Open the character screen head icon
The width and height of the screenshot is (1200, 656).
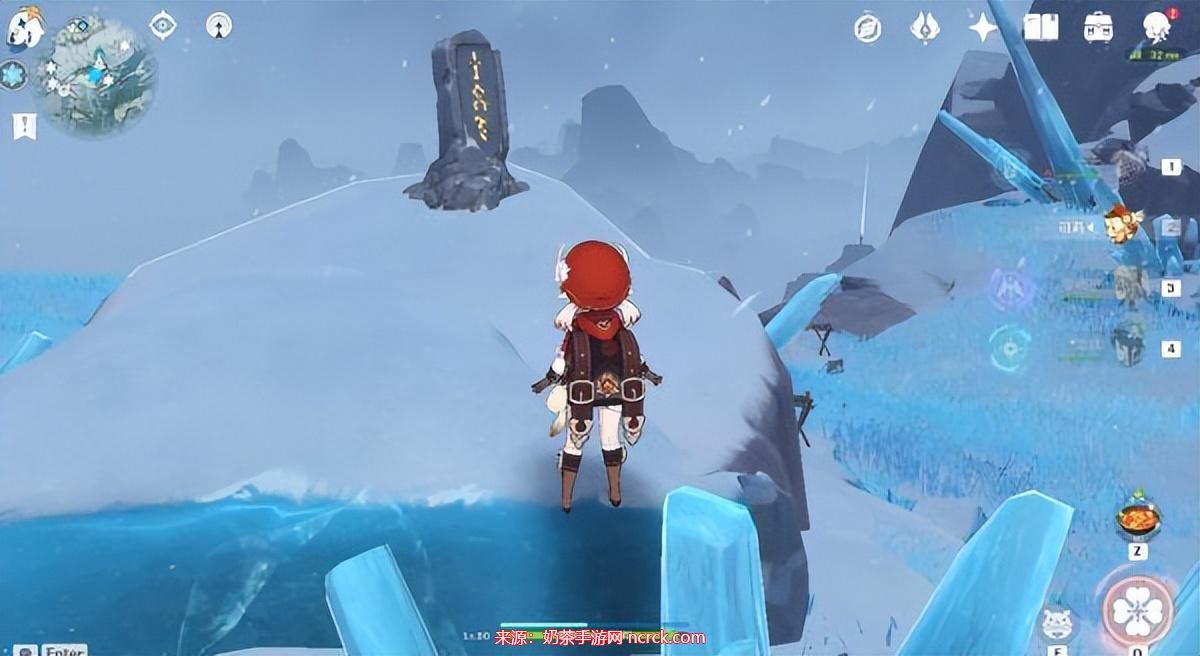(1157, 27)
